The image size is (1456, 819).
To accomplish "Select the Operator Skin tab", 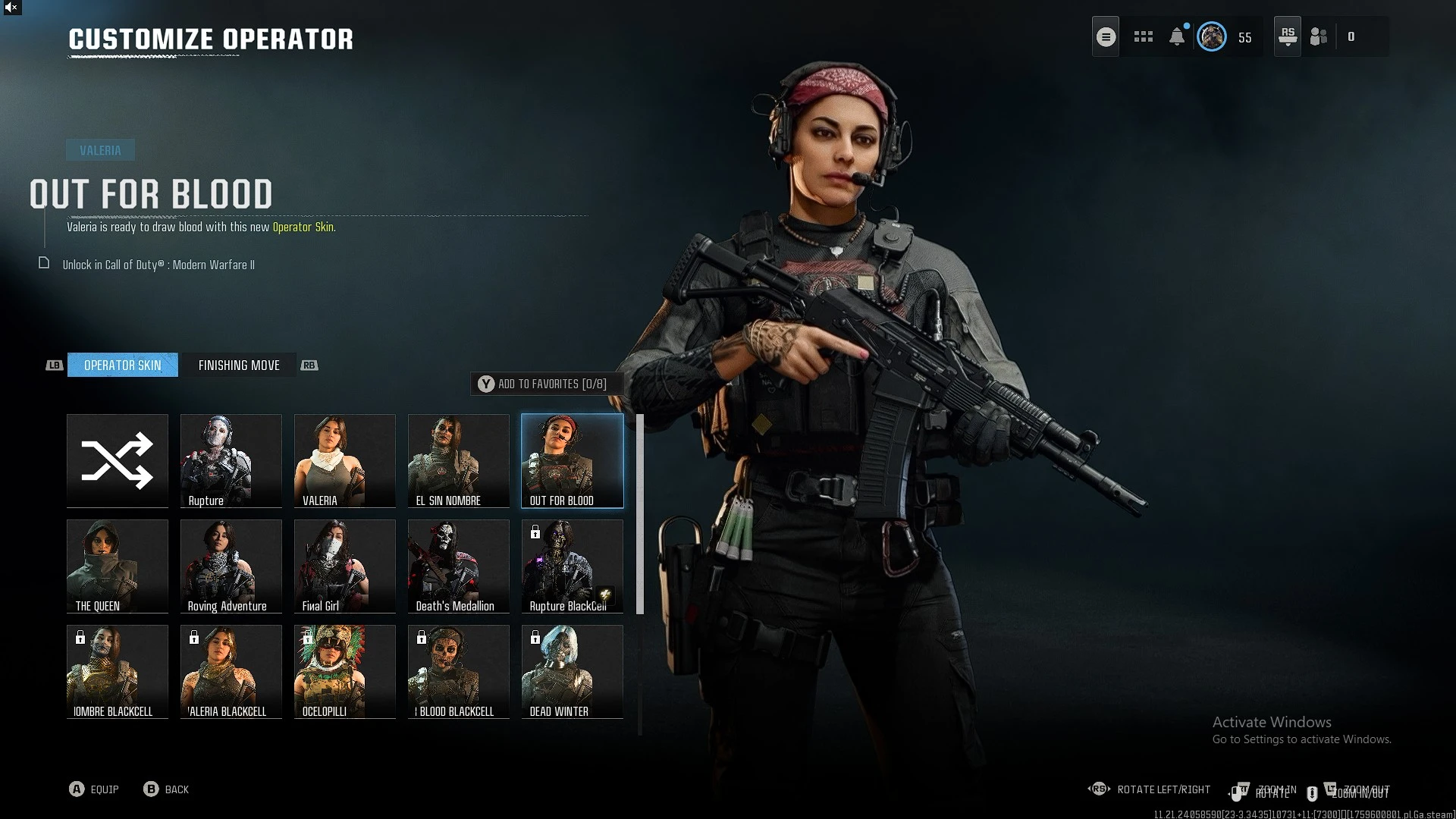I will (x=123, y=366).
